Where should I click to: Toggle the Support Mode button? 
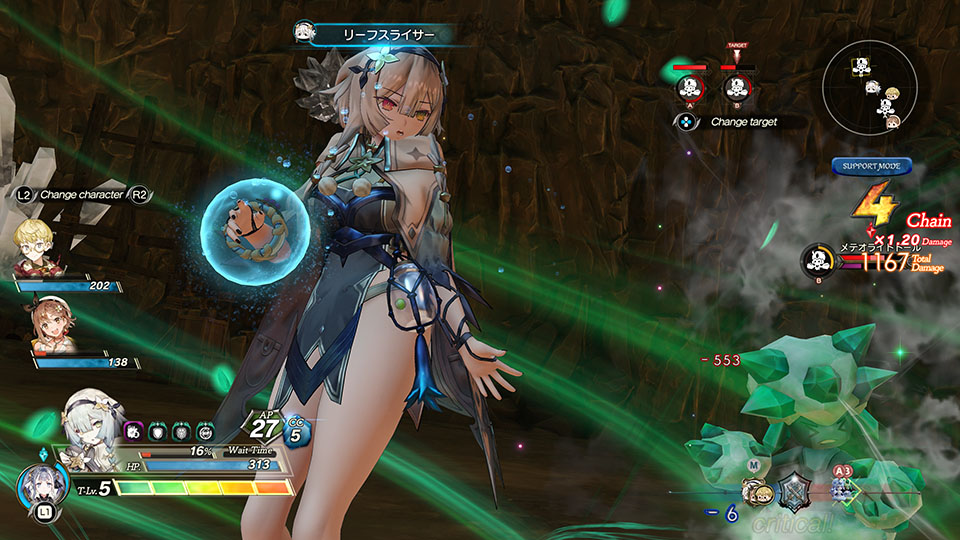(871, 167)
